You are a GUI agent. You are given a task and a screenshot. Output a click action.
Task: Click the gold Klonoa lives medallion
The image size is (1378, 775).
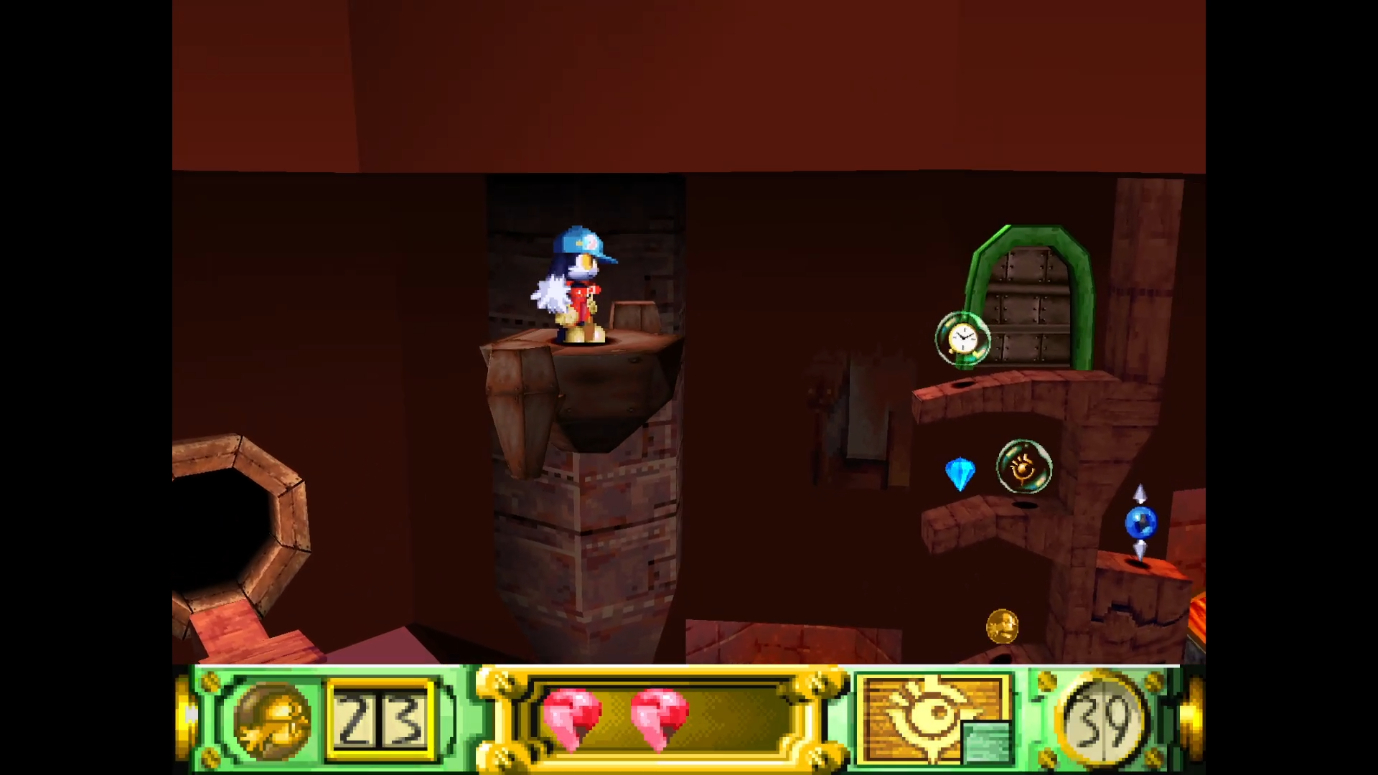pos(271,720)
